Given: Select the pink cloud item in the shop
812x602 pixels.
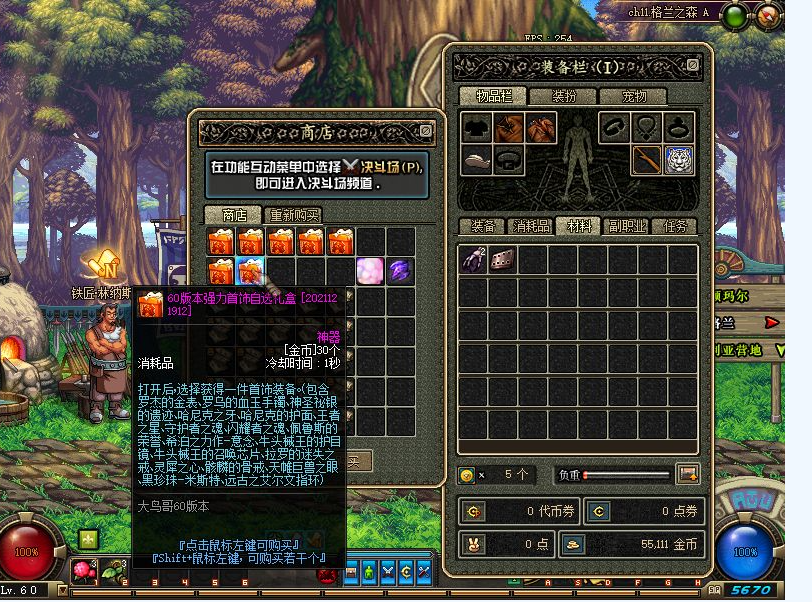Looking at the screenshot, I should tap(371, 270).
